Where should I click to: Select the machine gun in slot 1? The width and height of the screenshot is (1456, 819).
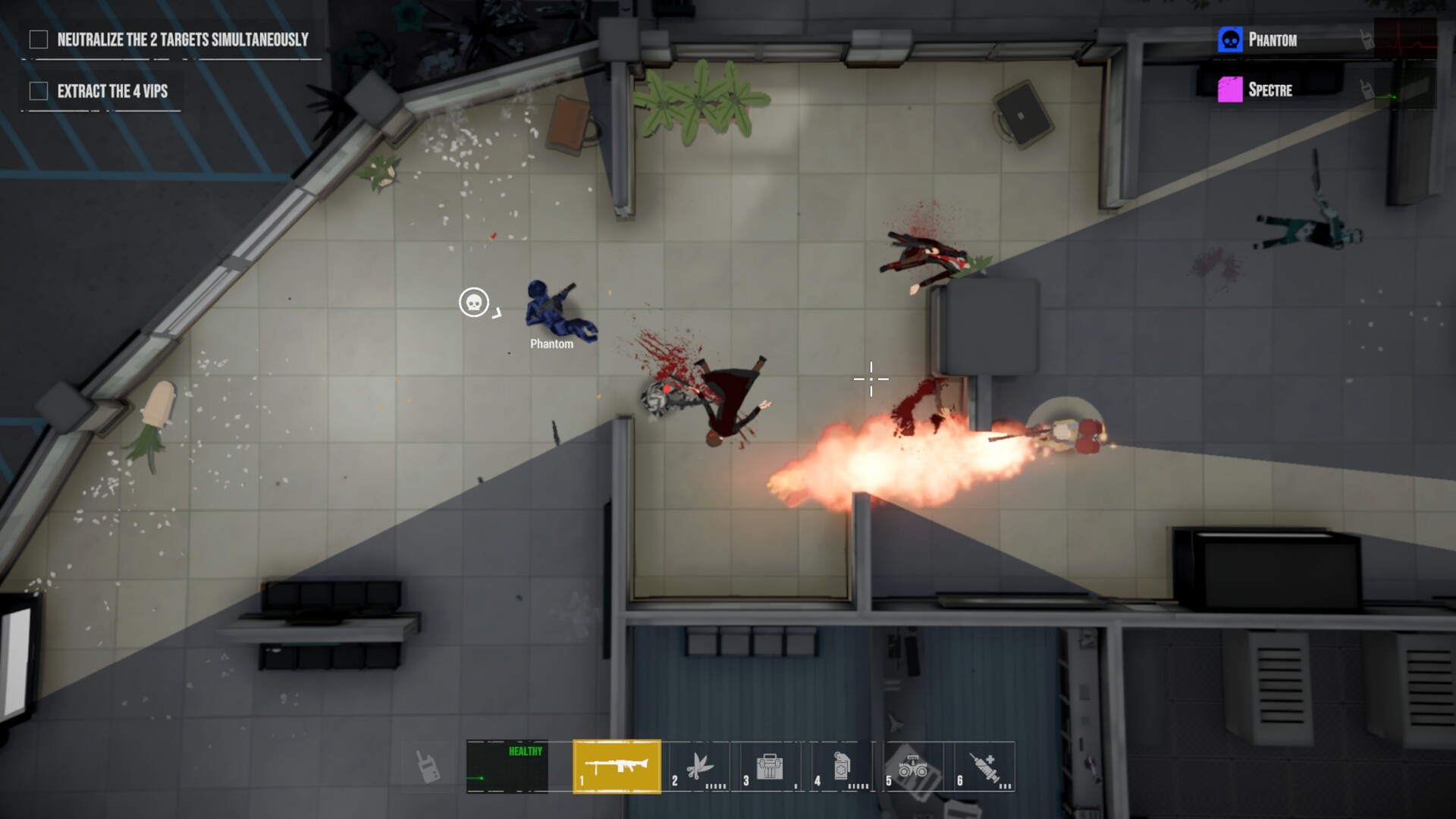617,767
